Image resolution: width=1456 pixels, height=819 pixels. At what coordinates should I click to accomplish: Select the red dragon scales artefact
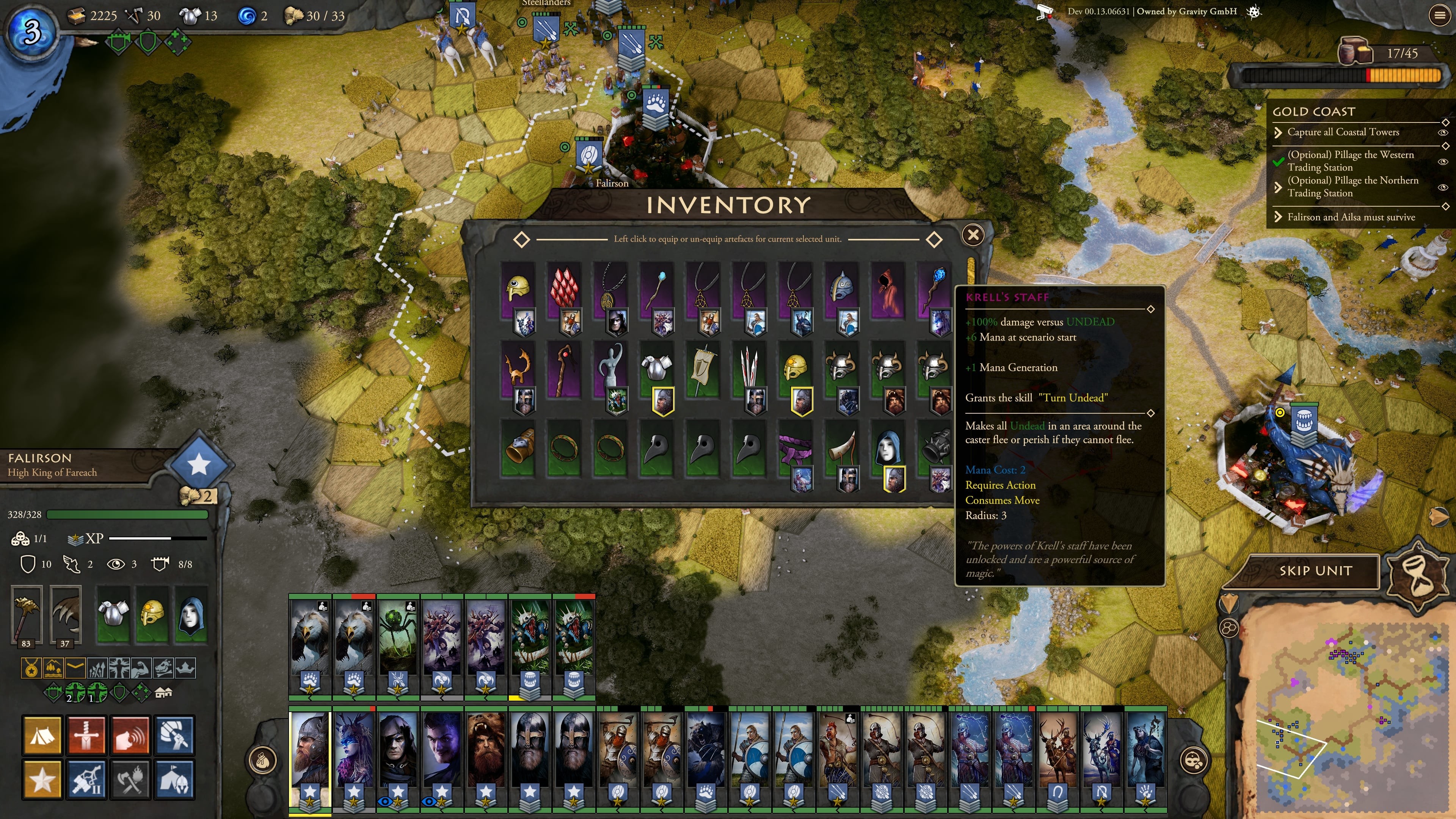[563, 288]
